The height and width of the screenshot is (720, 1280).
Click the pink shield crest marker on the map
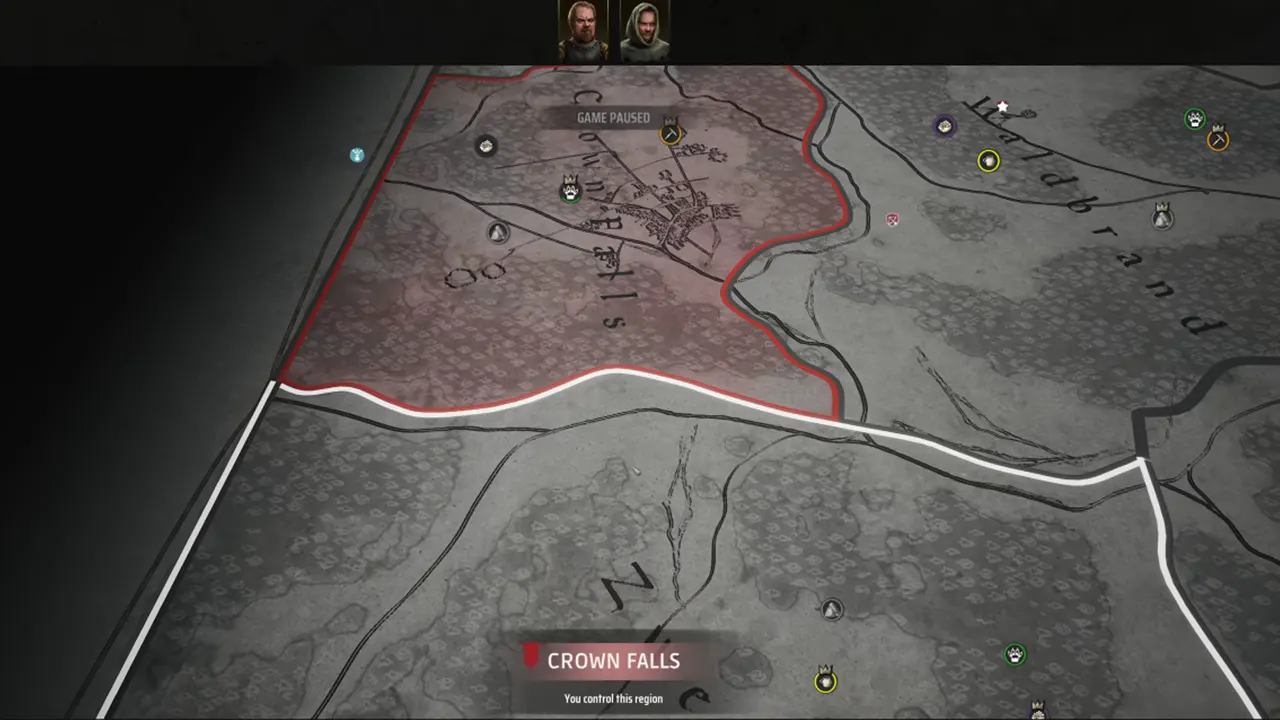tap(890, 220)
